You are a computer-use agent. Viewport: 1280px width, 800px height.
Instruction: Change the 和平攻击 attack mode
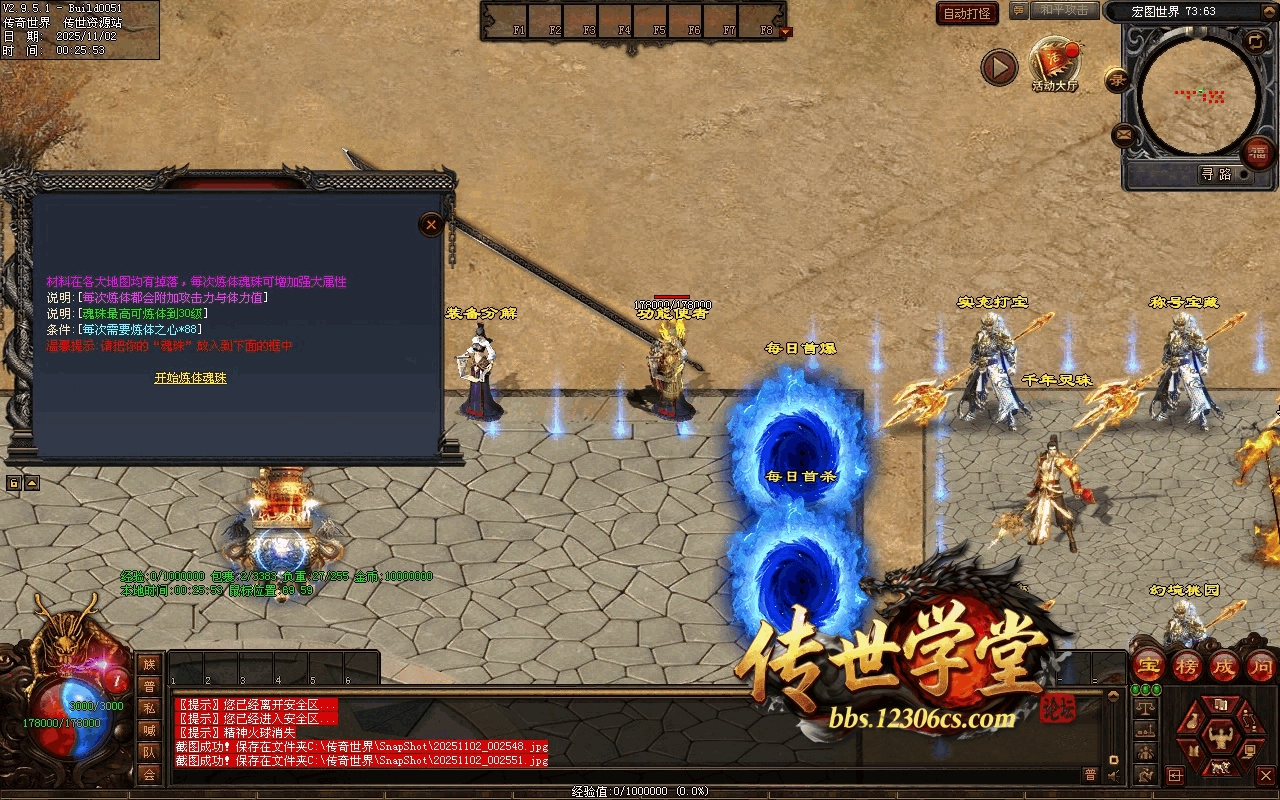(x=1064, y=10)
